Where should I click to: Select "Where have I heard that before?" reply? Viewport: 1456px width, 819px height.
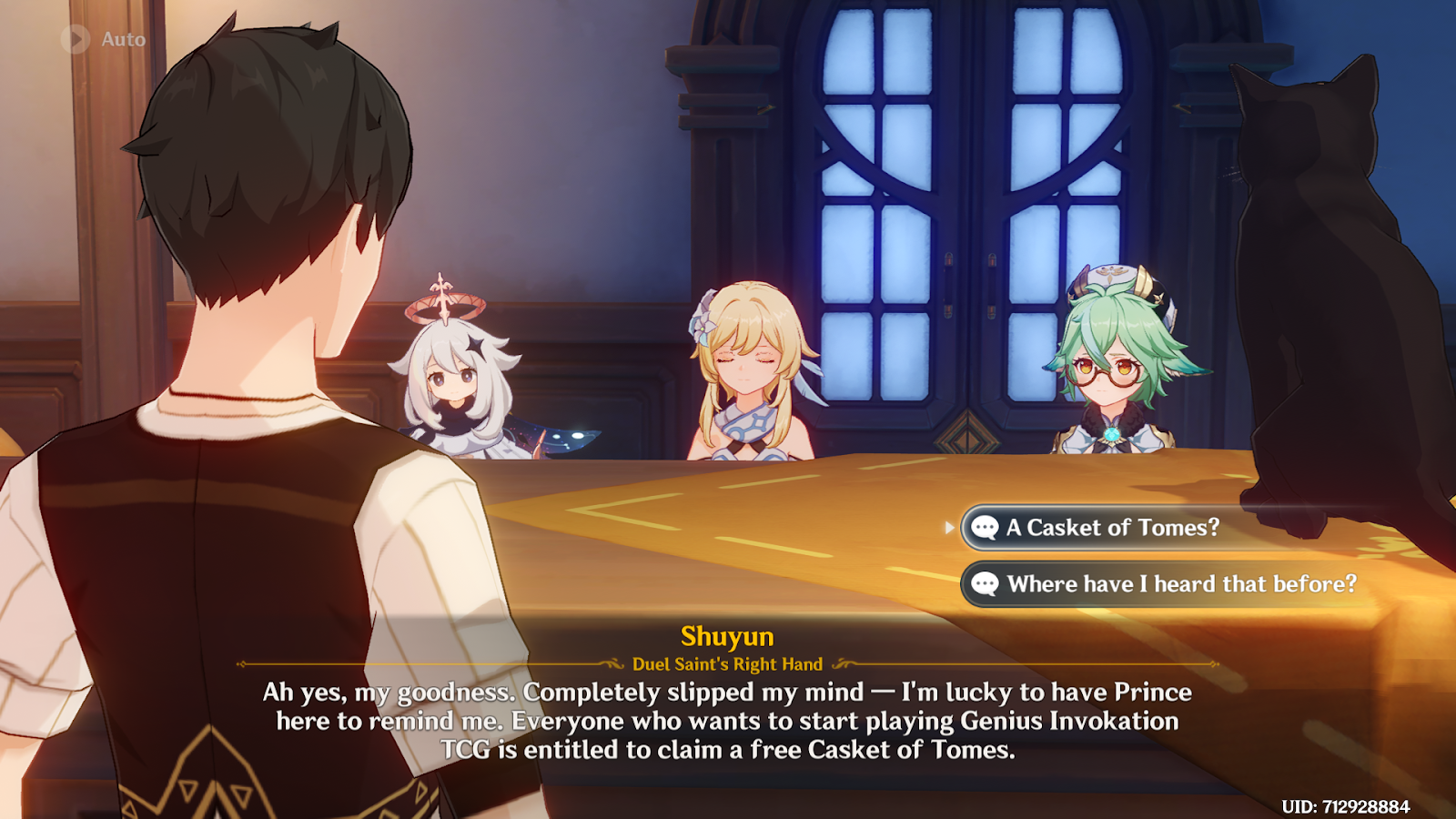point(1180,584)
